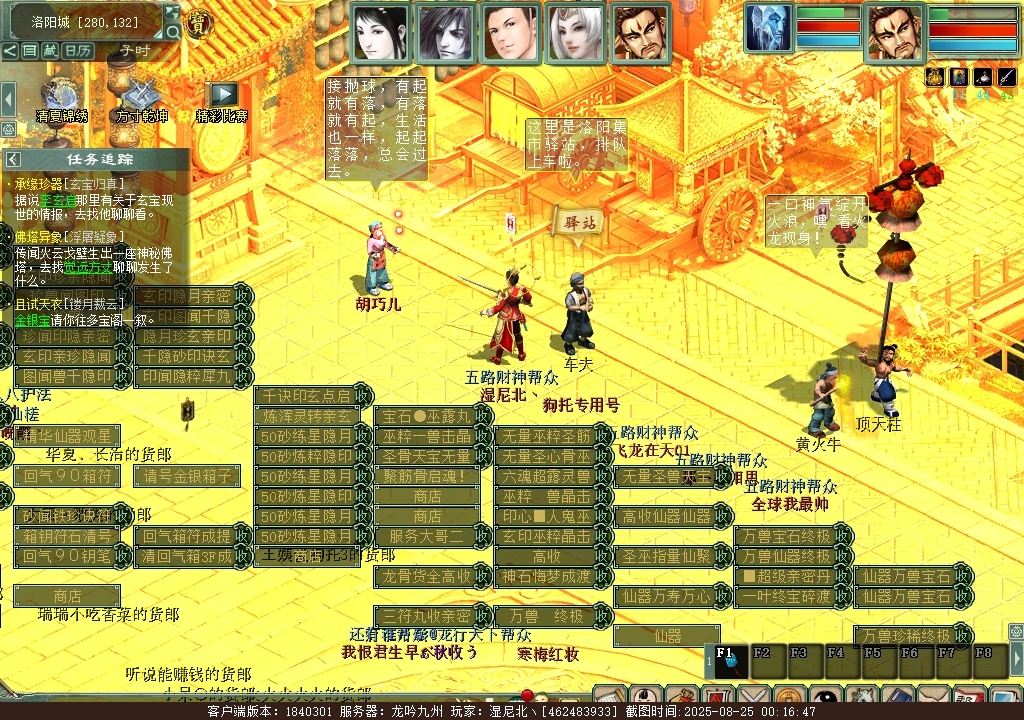Open the 清夏锦绣 event icon
This screenshot has height=720, width=1024.
(x=61, y=97)
